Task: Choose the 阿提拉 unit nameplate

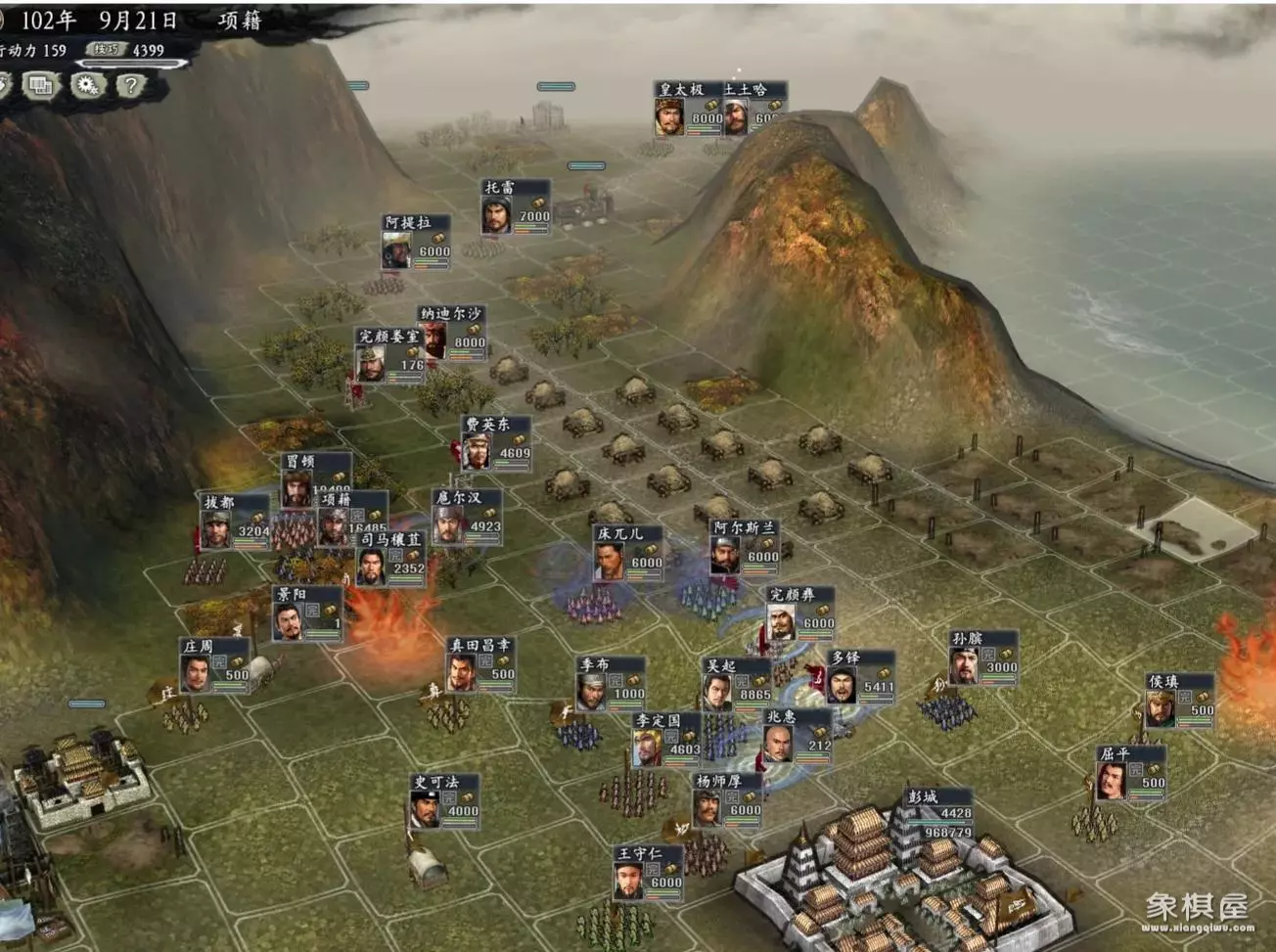Action: (416, 242)
